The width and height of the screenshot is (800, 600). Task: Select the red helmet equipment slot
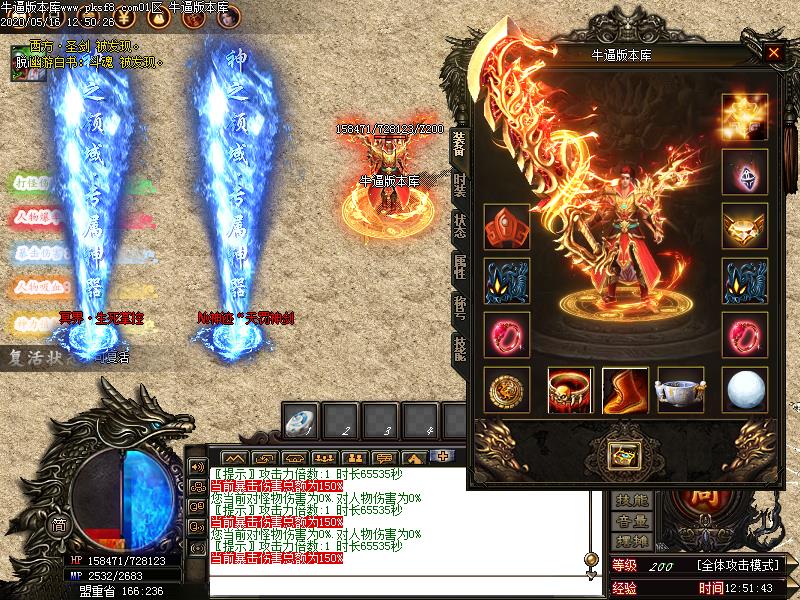(x=507, y=227)
